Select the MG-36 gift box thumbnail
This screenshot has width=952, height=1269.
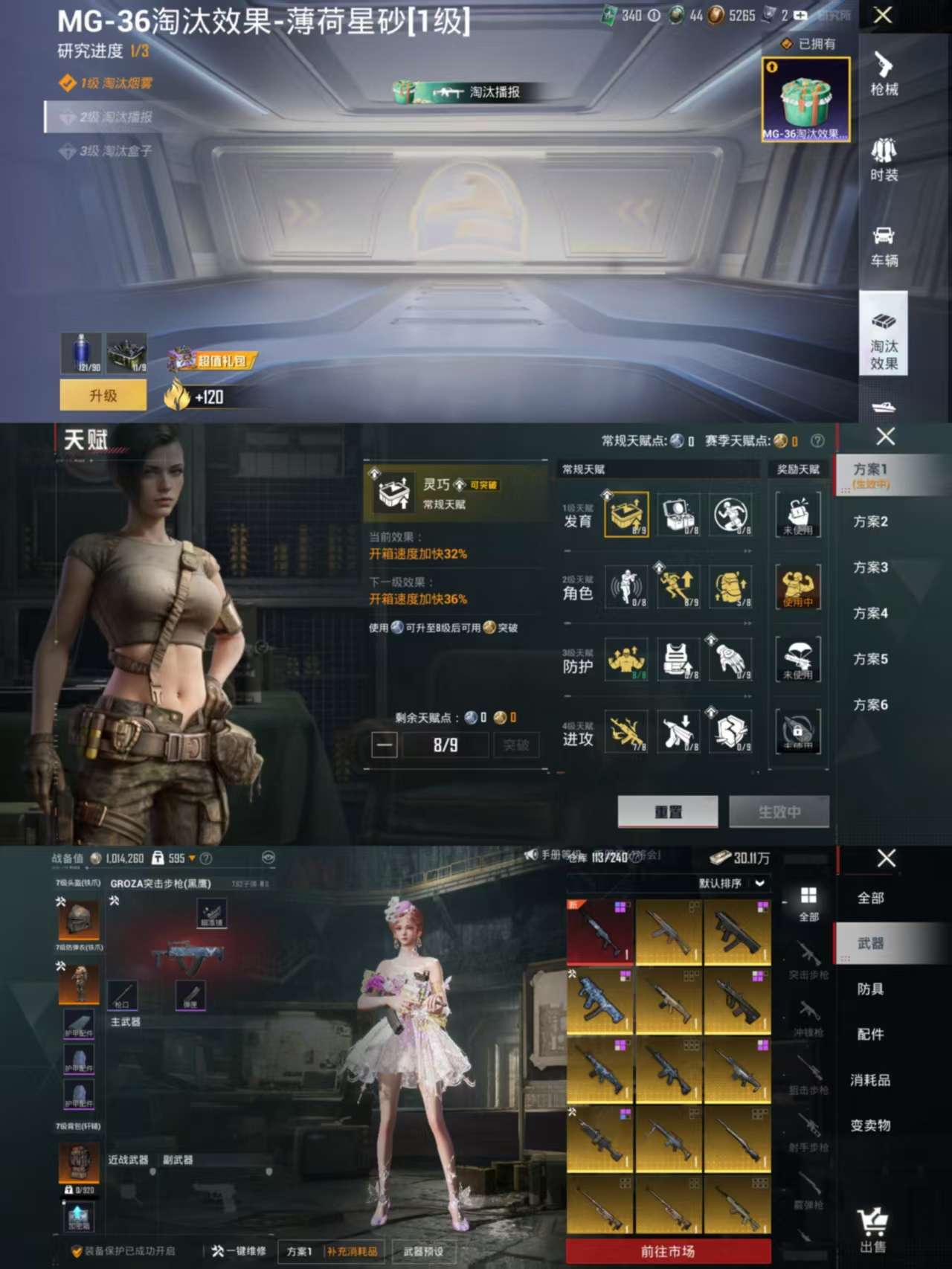coord(805,100)
